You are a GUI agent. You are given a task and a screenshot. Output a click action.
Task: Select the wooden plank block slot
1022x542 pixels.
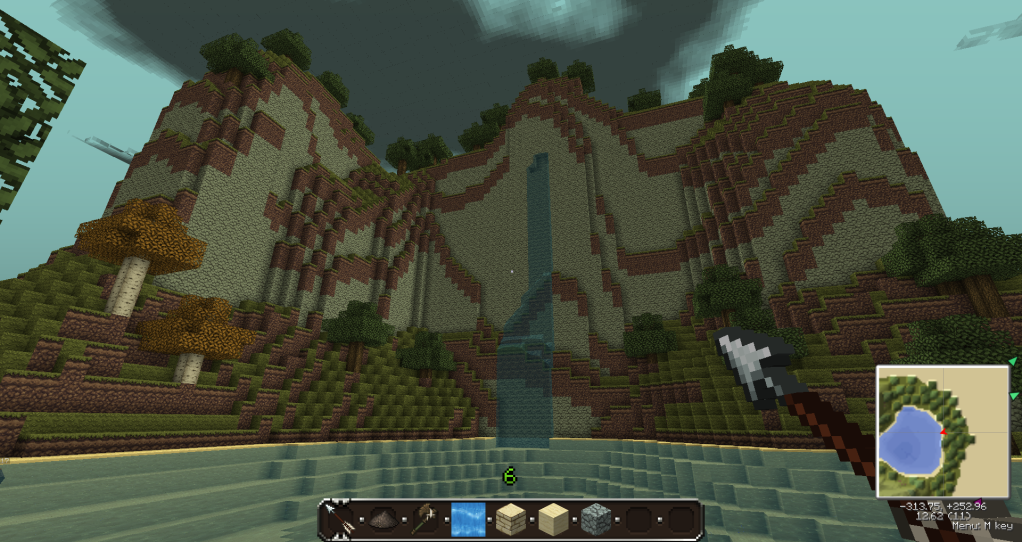[x=511, y=520]
